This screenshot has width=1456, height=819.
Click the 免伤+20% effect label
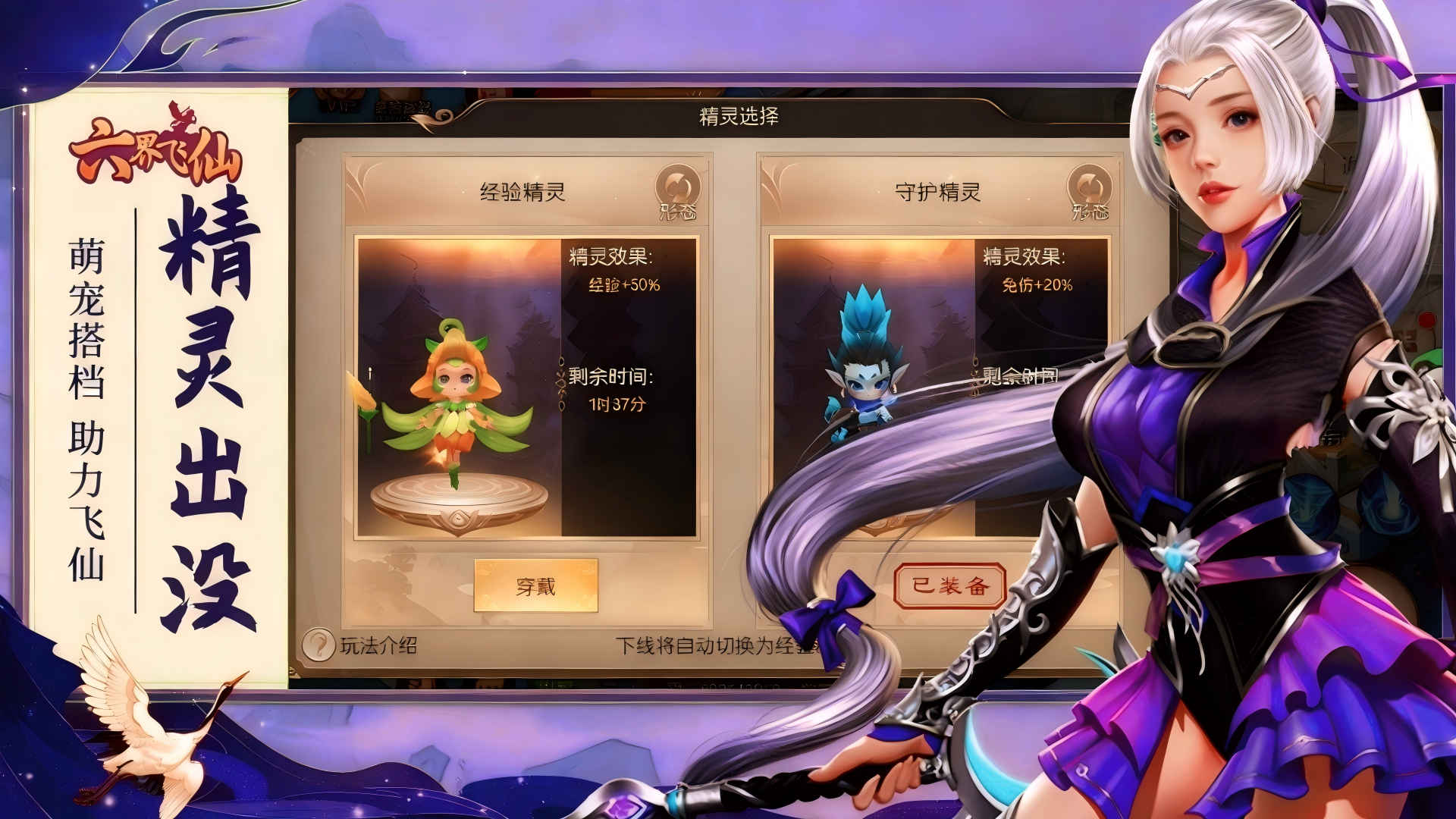coord(1037,287)
